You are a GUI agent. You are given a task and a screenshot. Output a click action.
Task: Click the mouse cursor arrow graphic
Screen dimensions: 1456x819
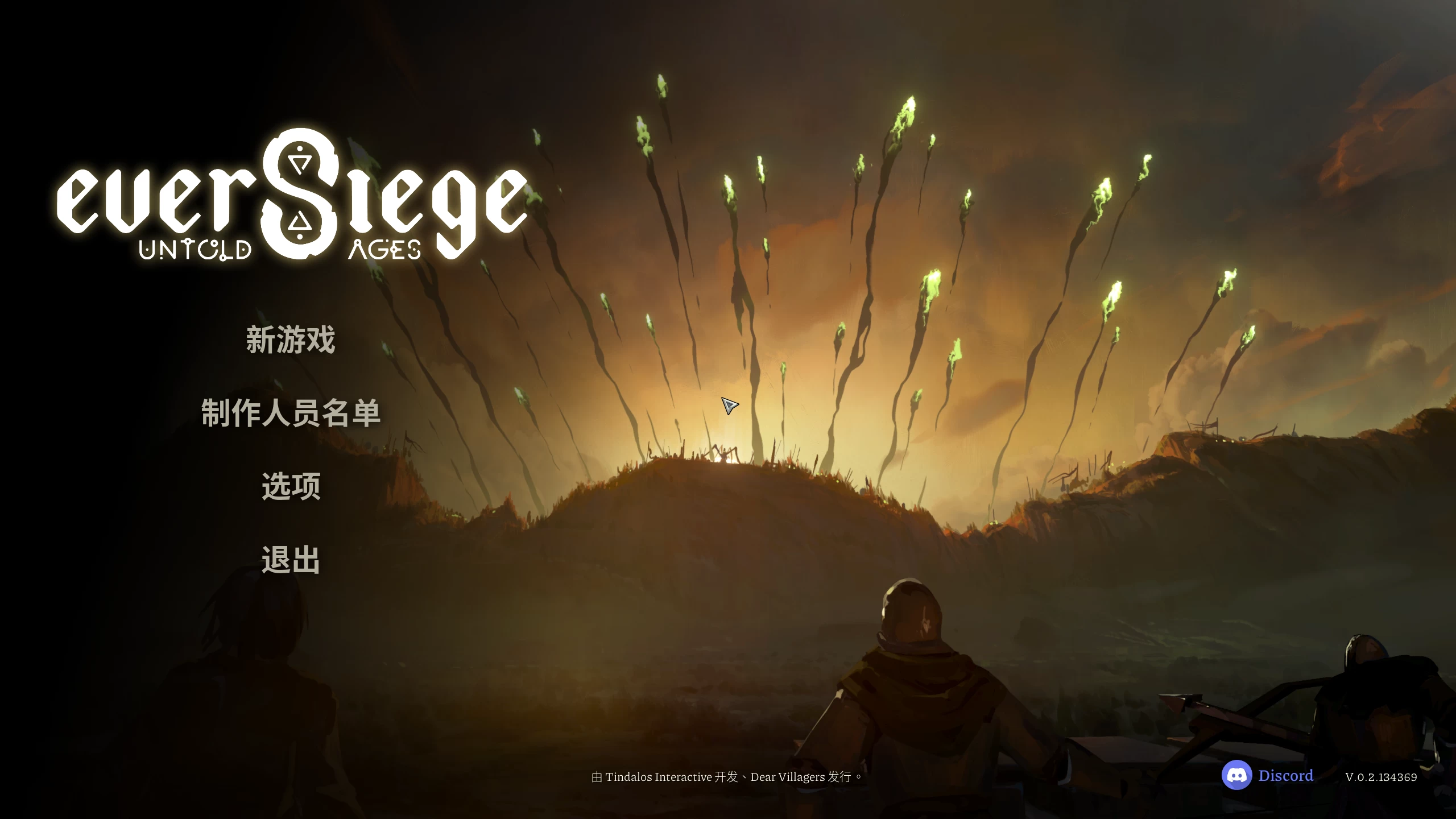[729, 405]
